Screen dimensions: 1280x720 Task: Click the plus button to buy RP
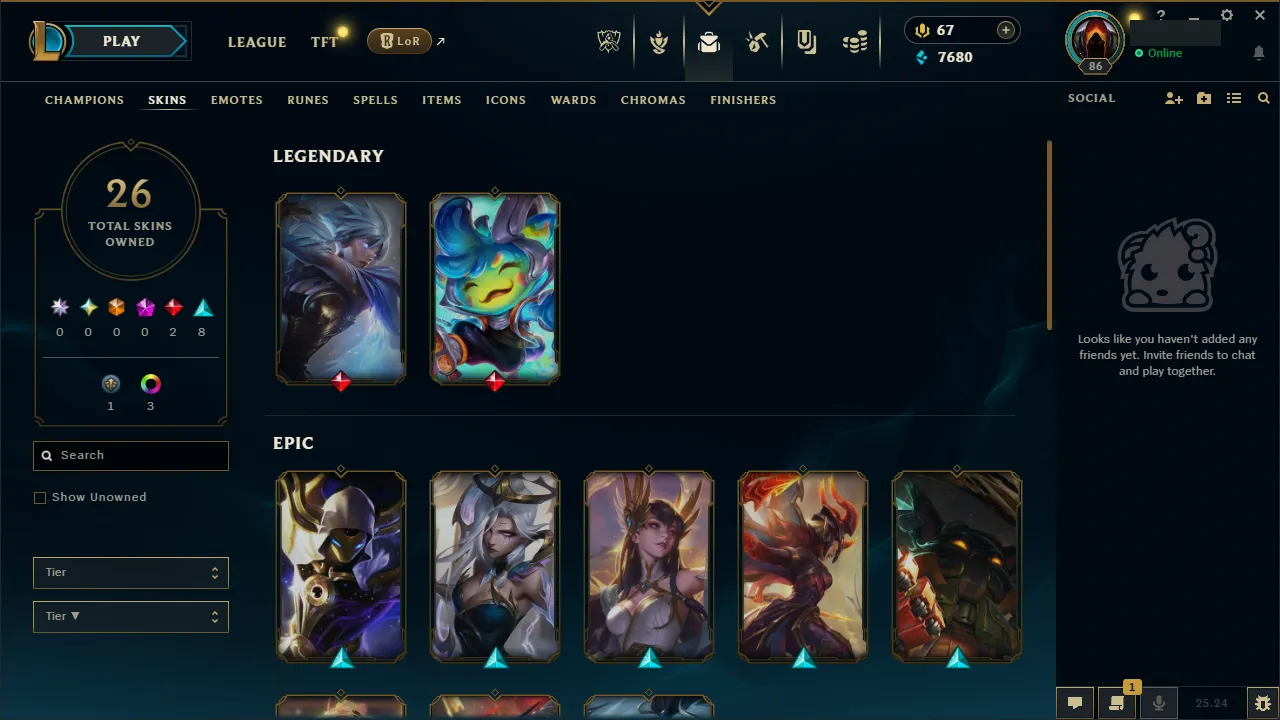tap(1005, 30)
